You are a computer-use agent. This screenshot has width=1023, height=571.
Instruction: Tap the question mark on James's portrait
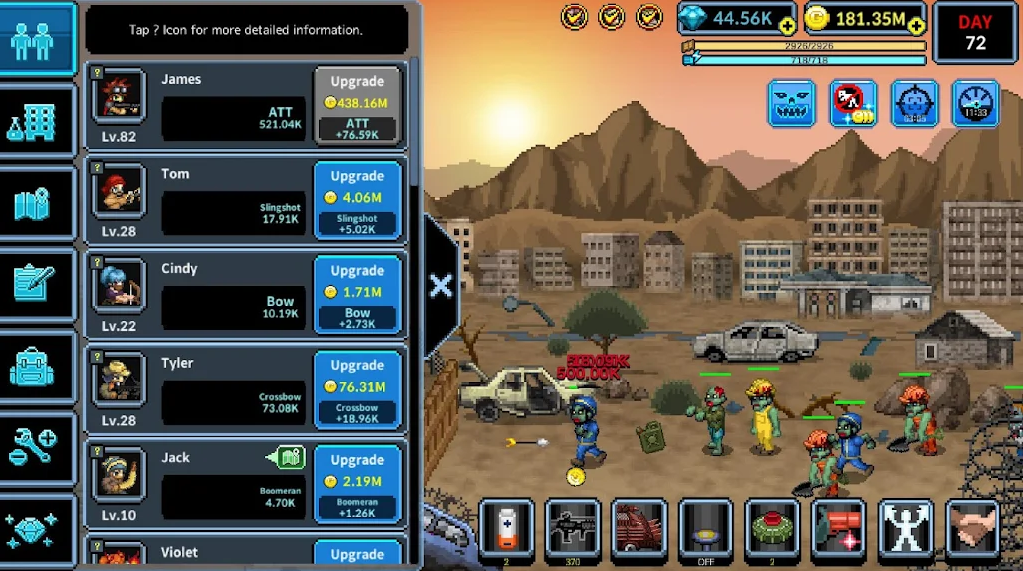coord(97,71)
